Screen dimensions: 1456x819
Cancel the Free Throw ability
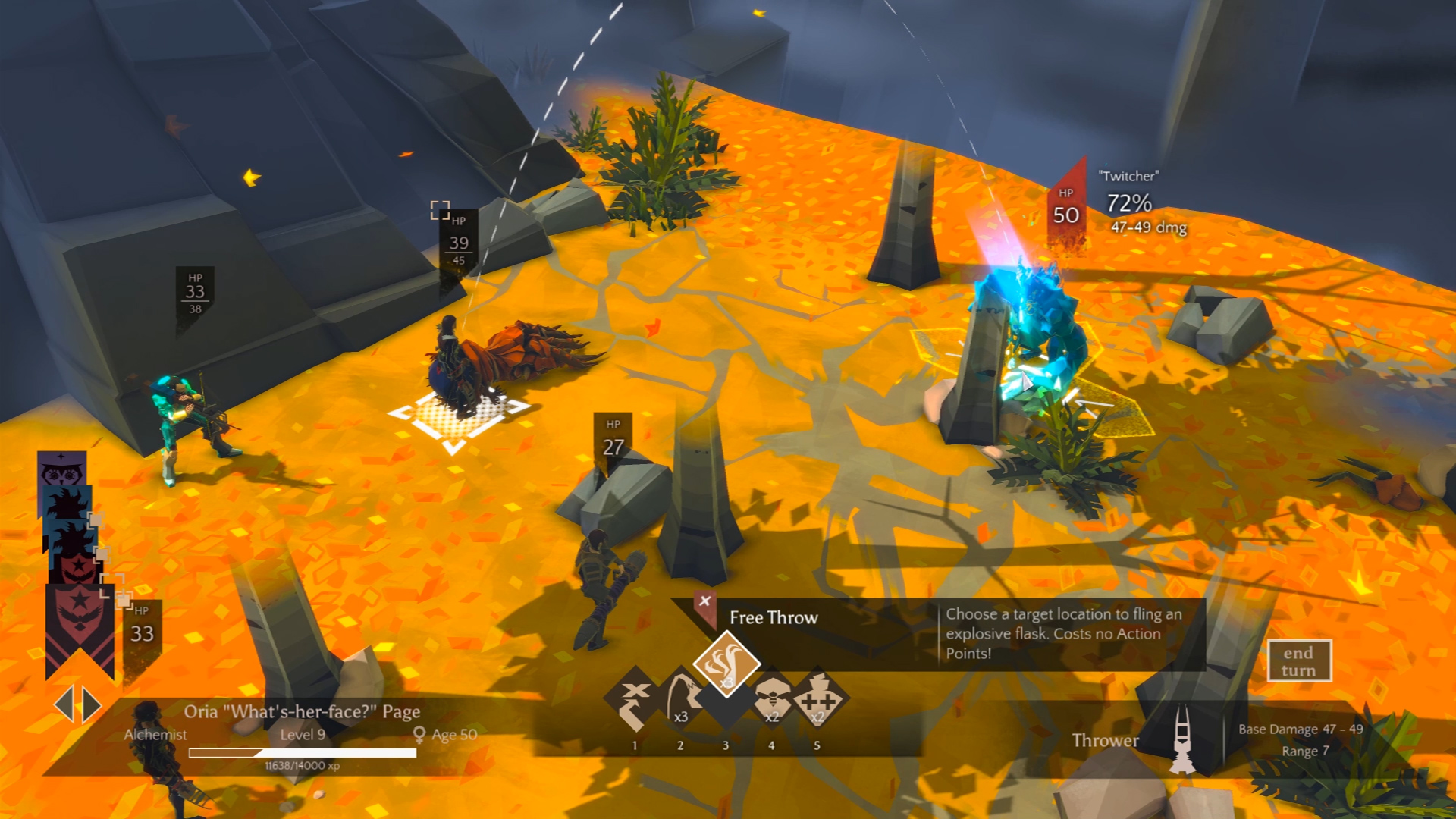704,601
